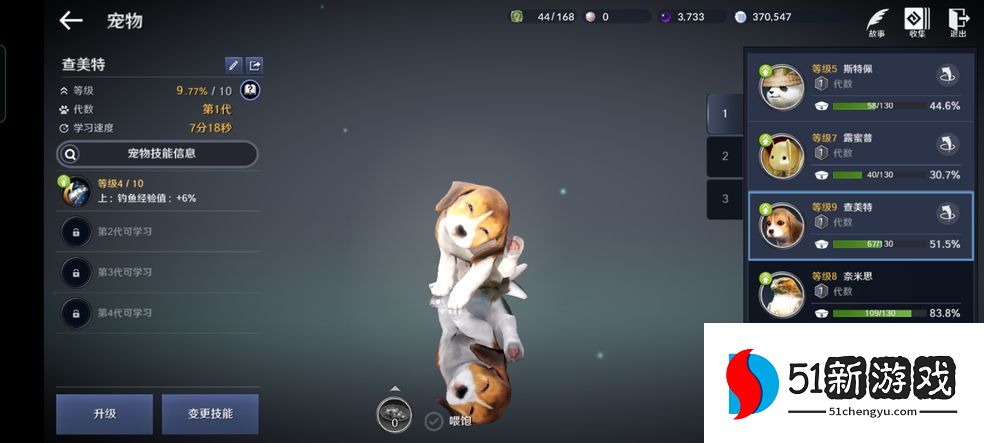Select the pet food slot
The image size is (984, 443).
click(x=394, y=415)
